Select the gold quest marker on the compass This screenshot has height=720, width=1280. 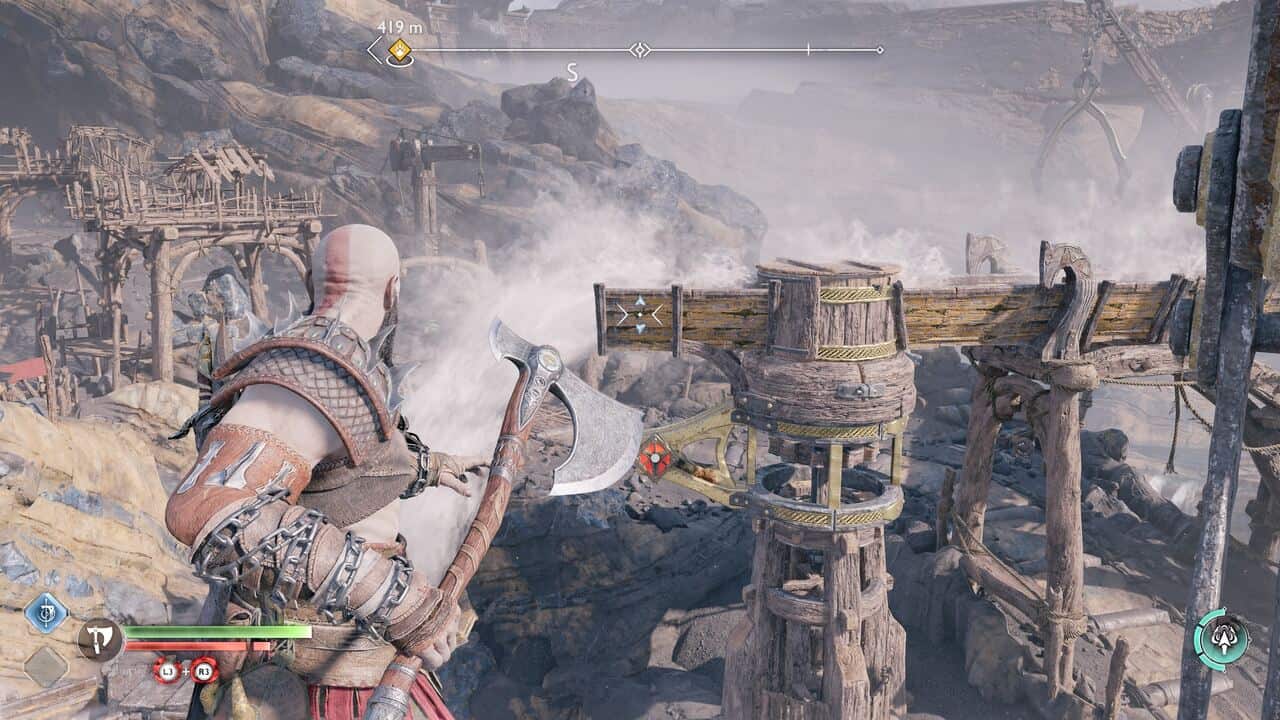(x=400, y=50)
